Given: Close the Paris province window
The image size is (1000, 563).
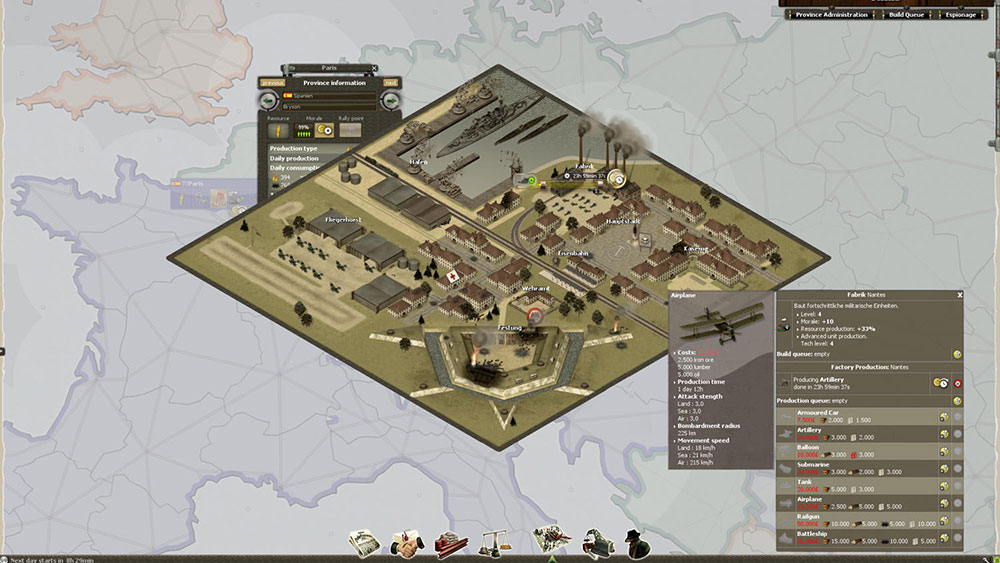Looking at the screenshot, I should 373,68.
